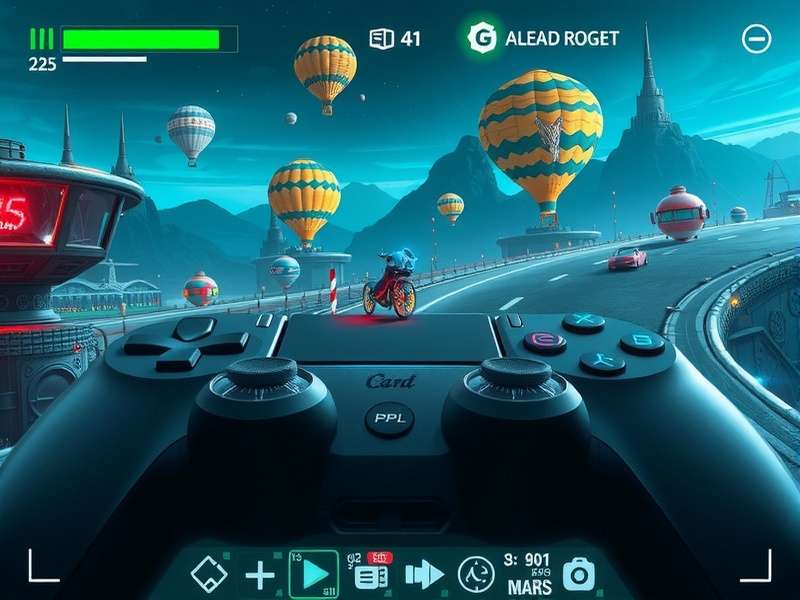Screen dimensions: 800x600
Task: Click the double-arrow fast-forward icon
Action: point(424,574)
